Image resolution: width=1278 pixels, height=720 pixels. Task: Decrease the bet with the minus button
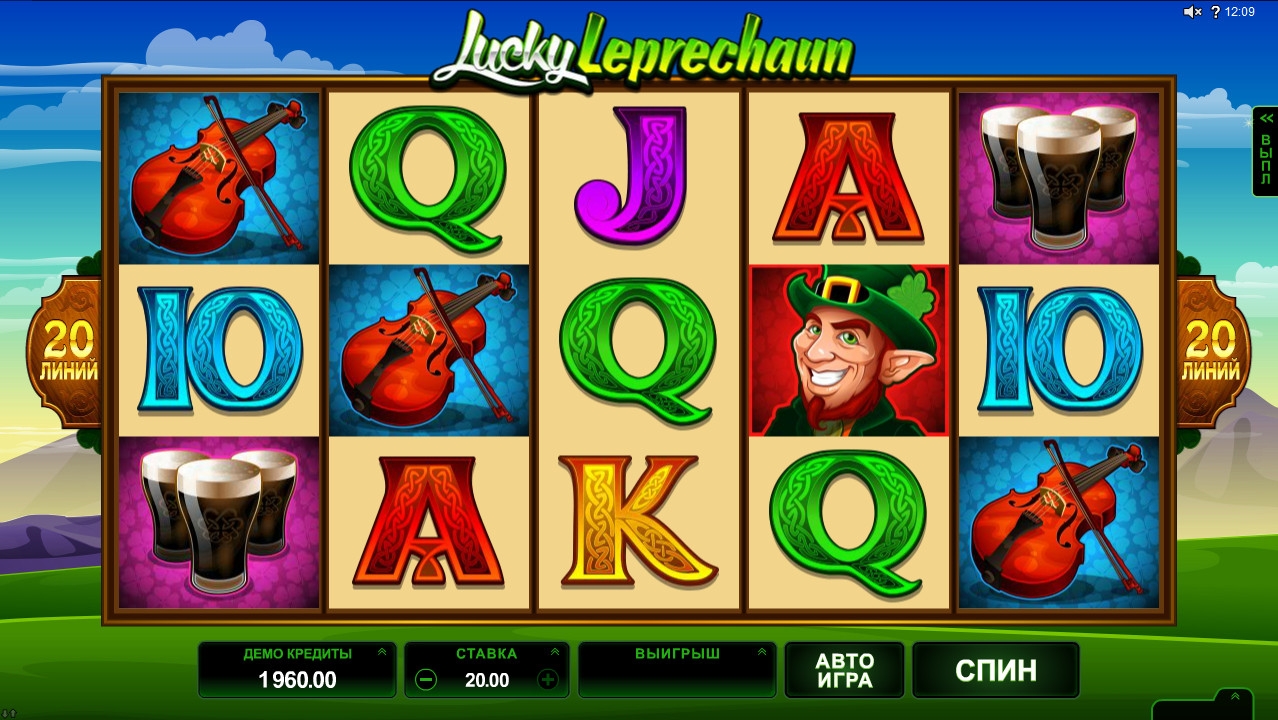426,680
